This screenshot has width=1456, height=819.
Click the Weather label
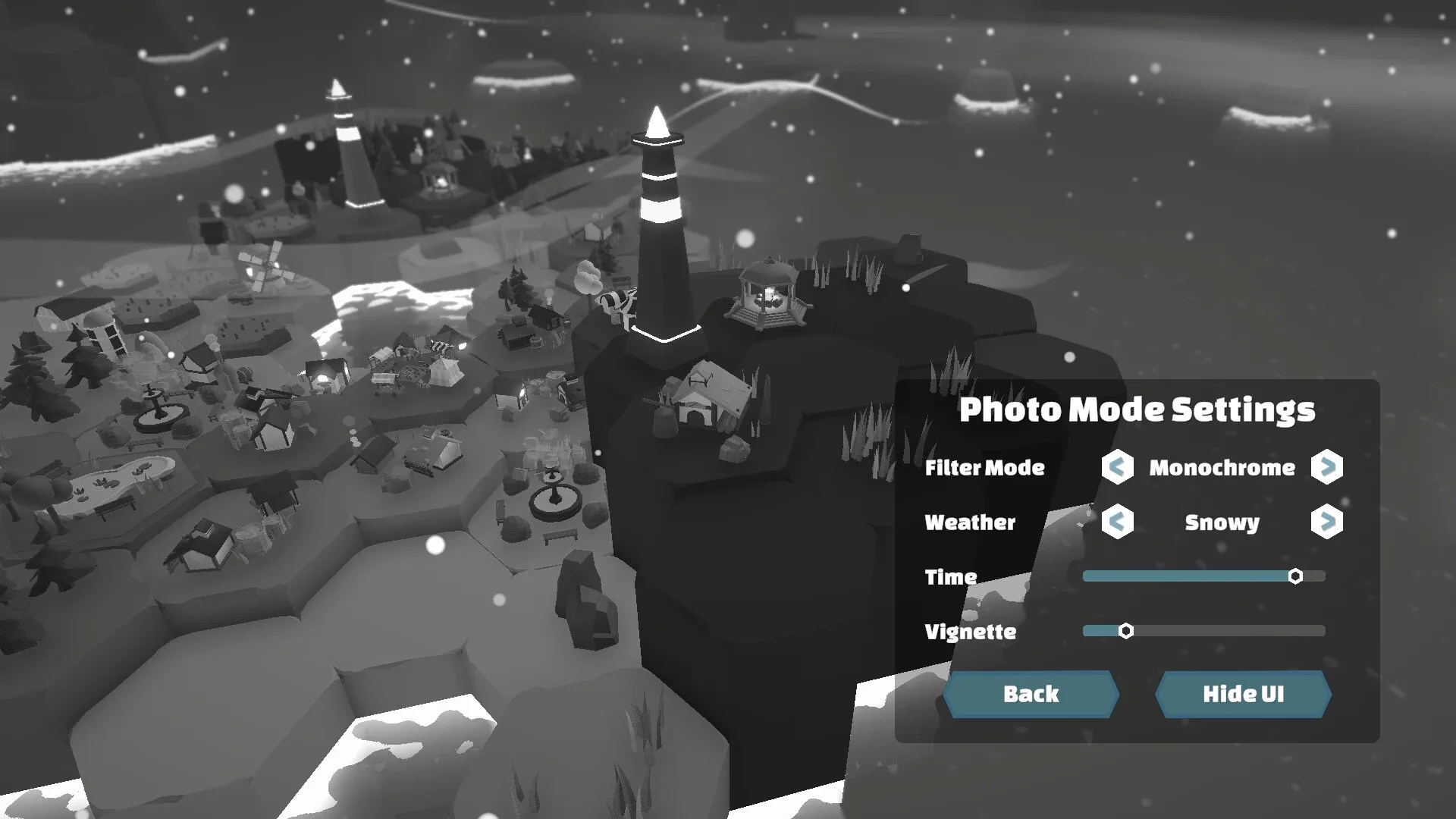coord(969,523)
